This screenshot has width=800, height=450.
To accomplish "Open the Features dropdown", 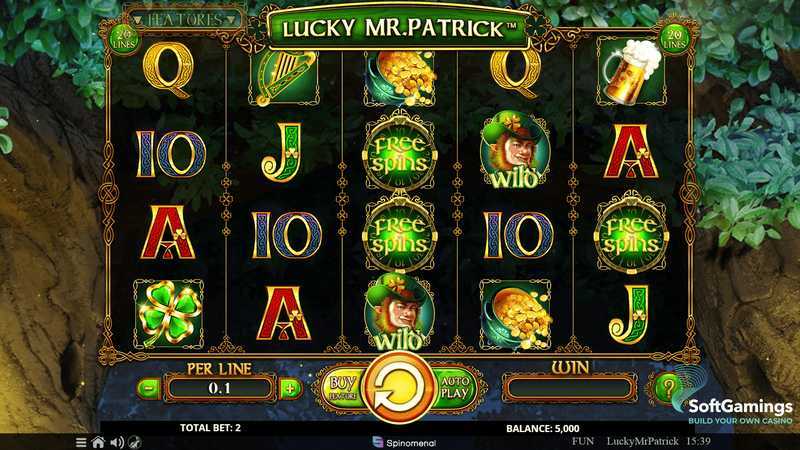I will (x=186, y=18).
